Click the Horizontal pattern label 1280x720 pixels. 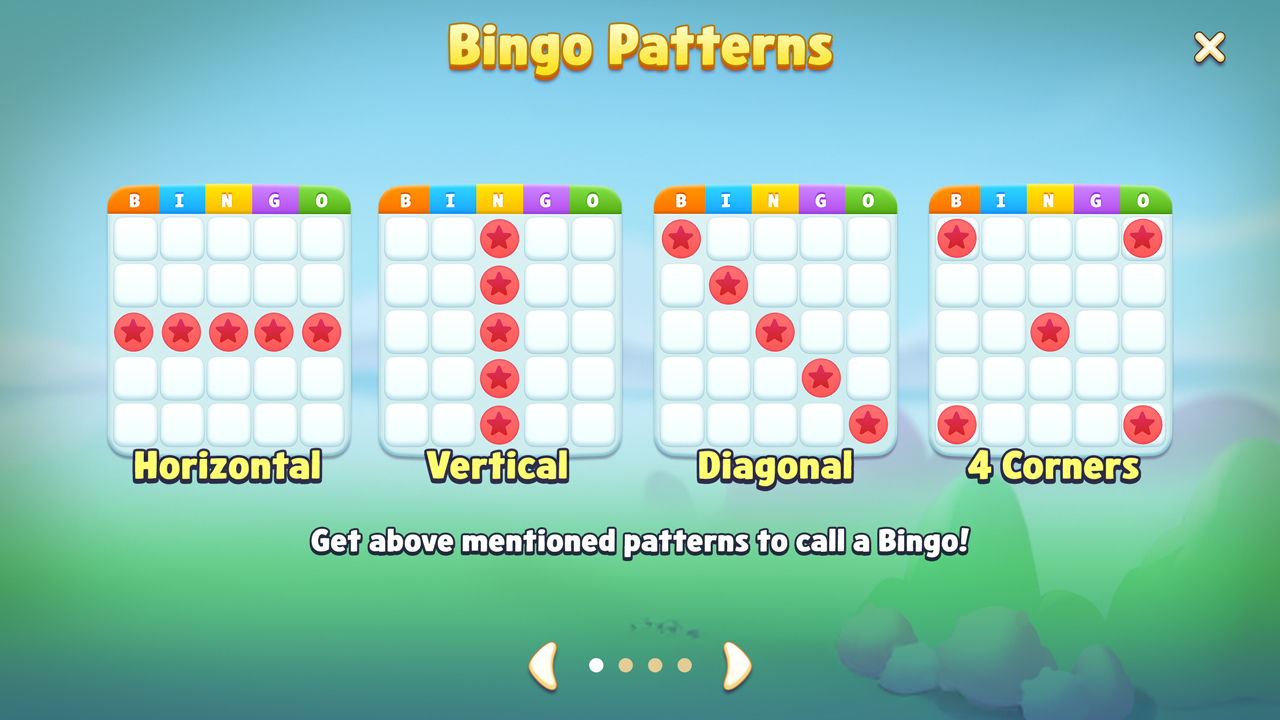click(x=228, y=464)
